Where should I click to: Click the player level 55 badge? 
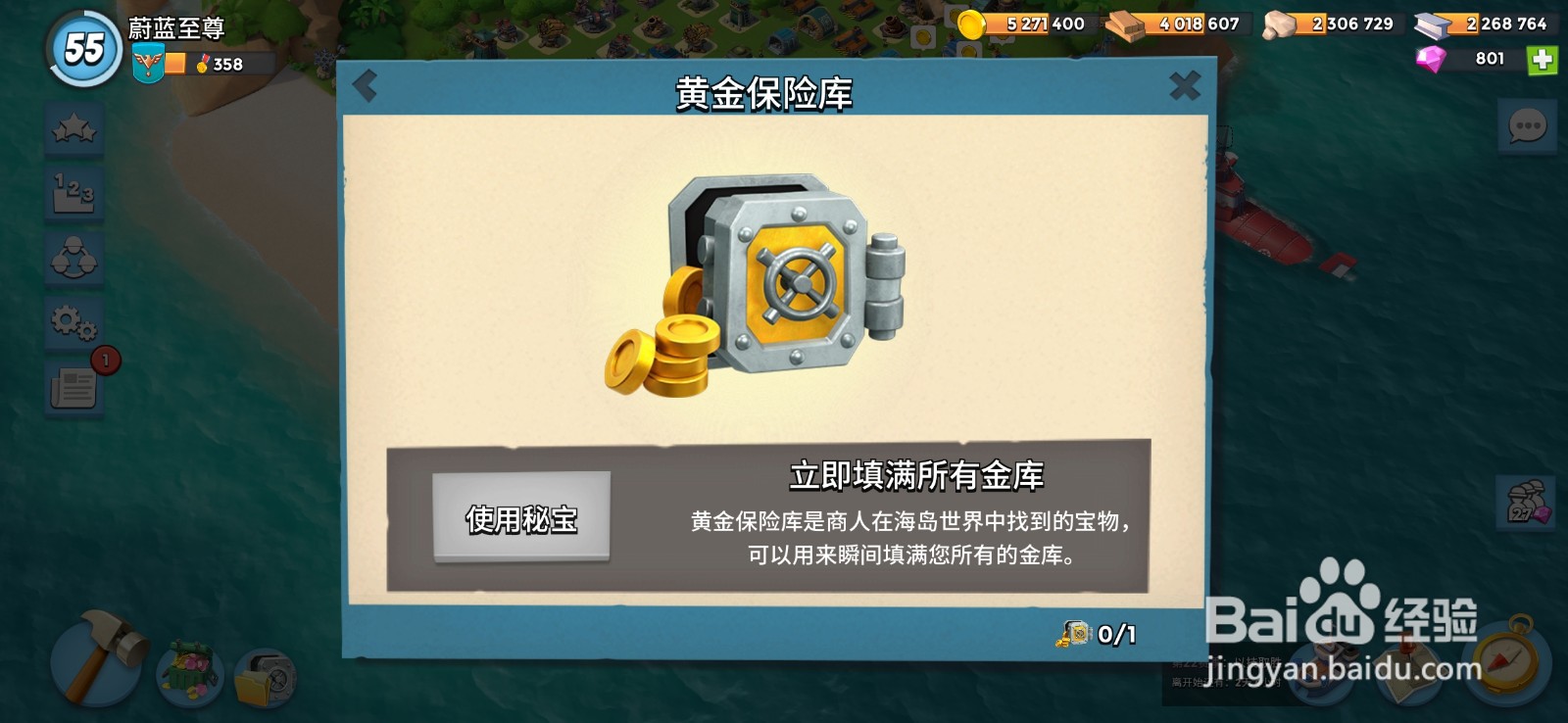(82, 44)
